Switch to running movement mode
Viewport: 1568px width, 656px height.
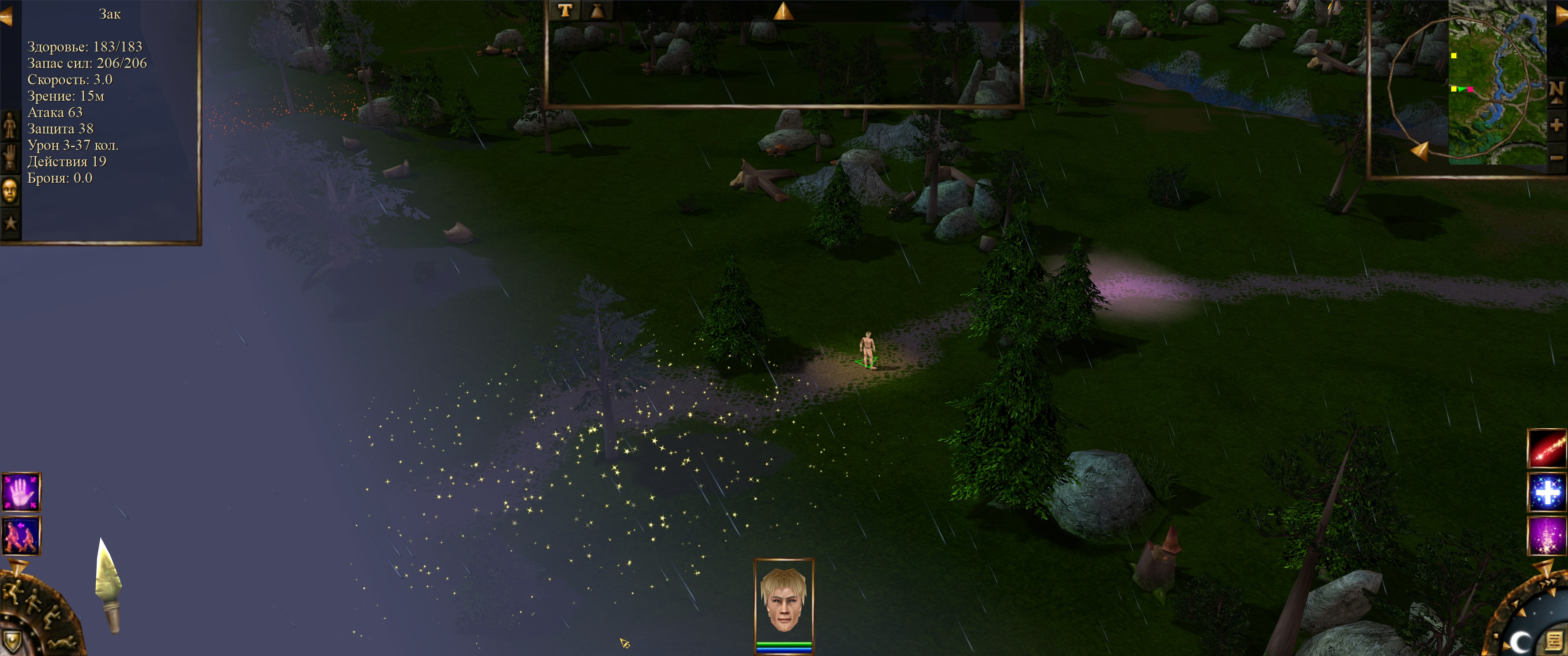tap(12, 590)
